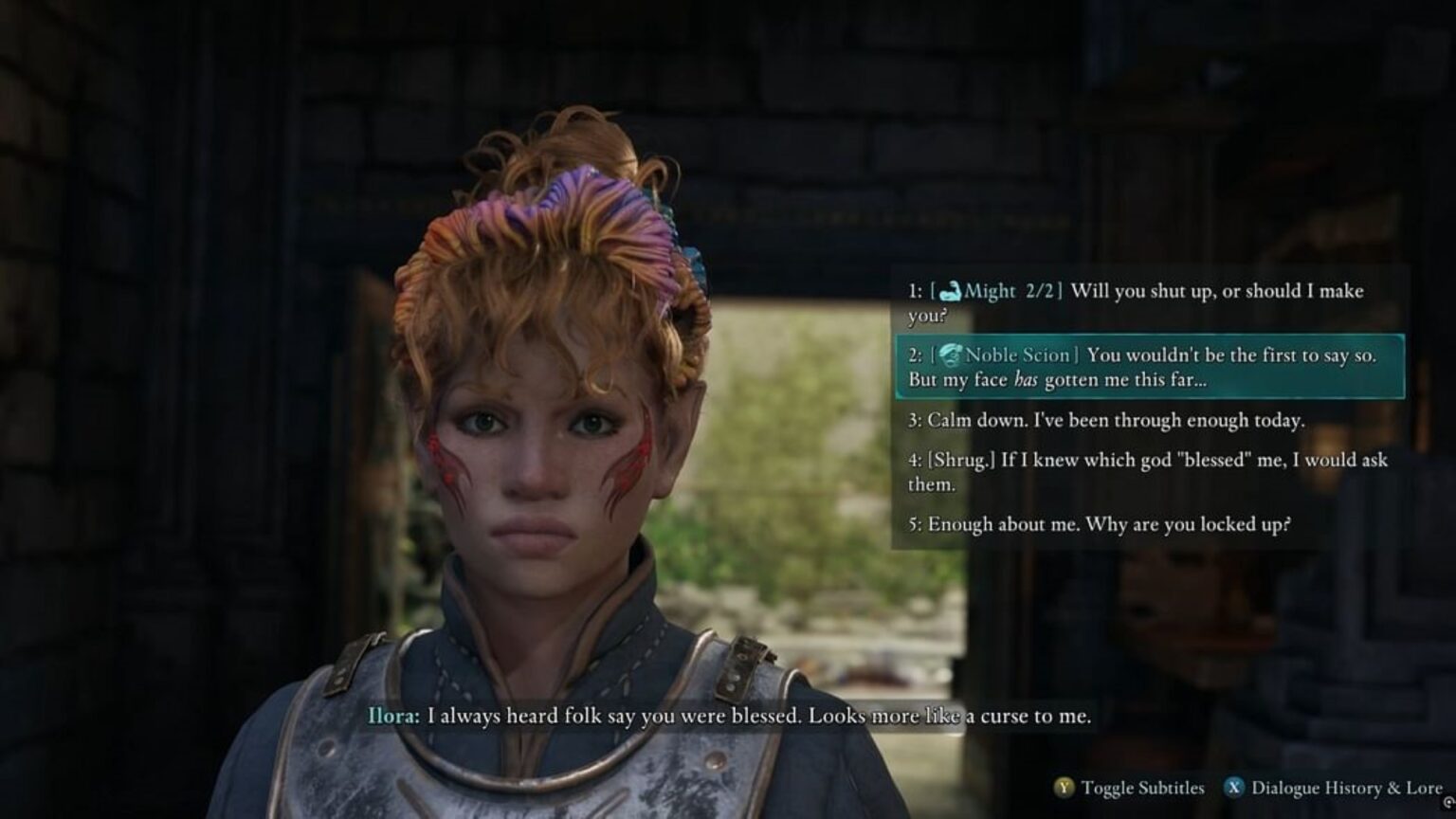Expand the Shrug action in option 4
Screen dimensions: 1456x819
966,461
